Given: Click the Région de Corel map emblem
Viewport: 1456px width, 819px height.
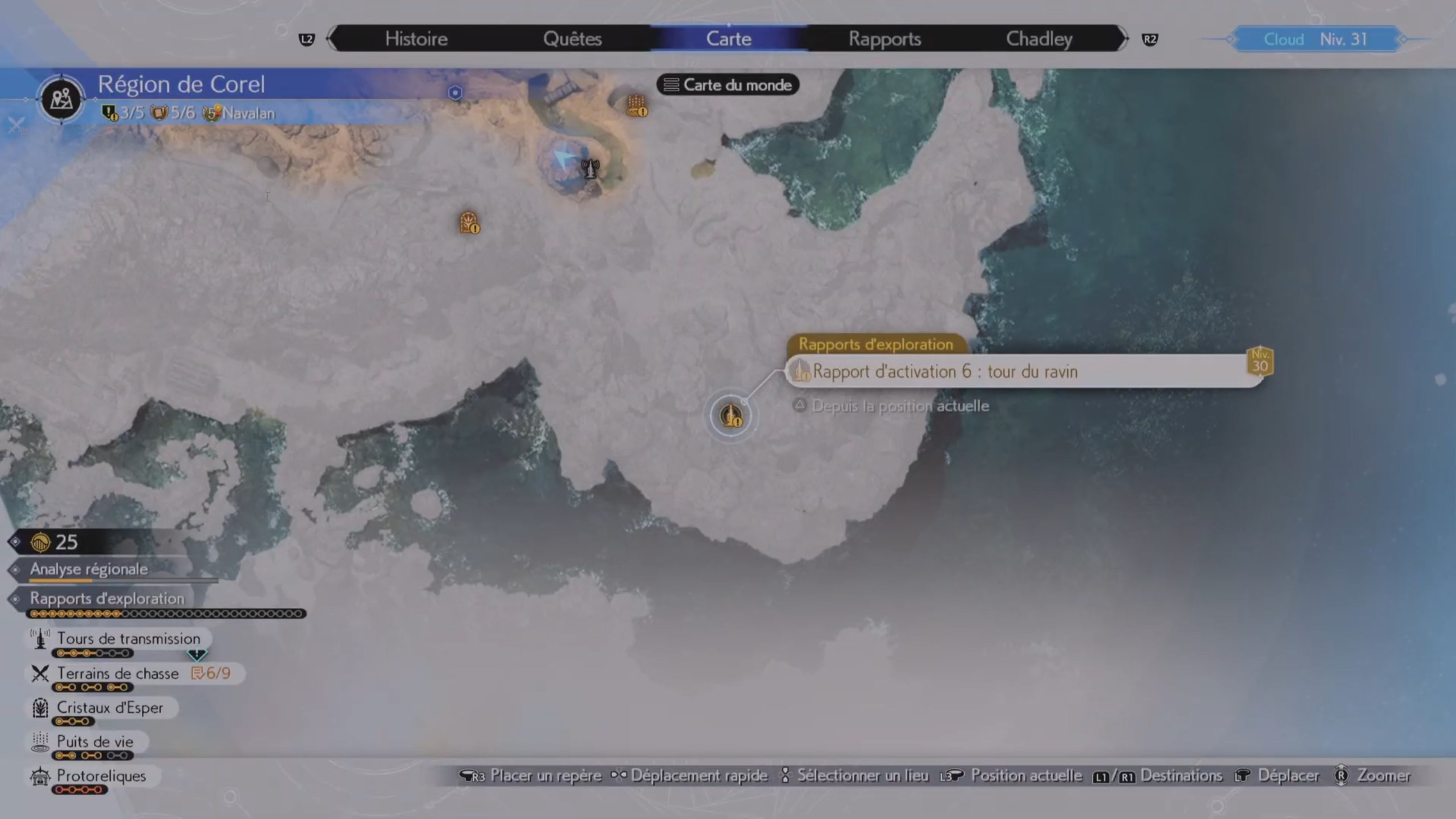Looking at the screenshot, I should (61, 99).
